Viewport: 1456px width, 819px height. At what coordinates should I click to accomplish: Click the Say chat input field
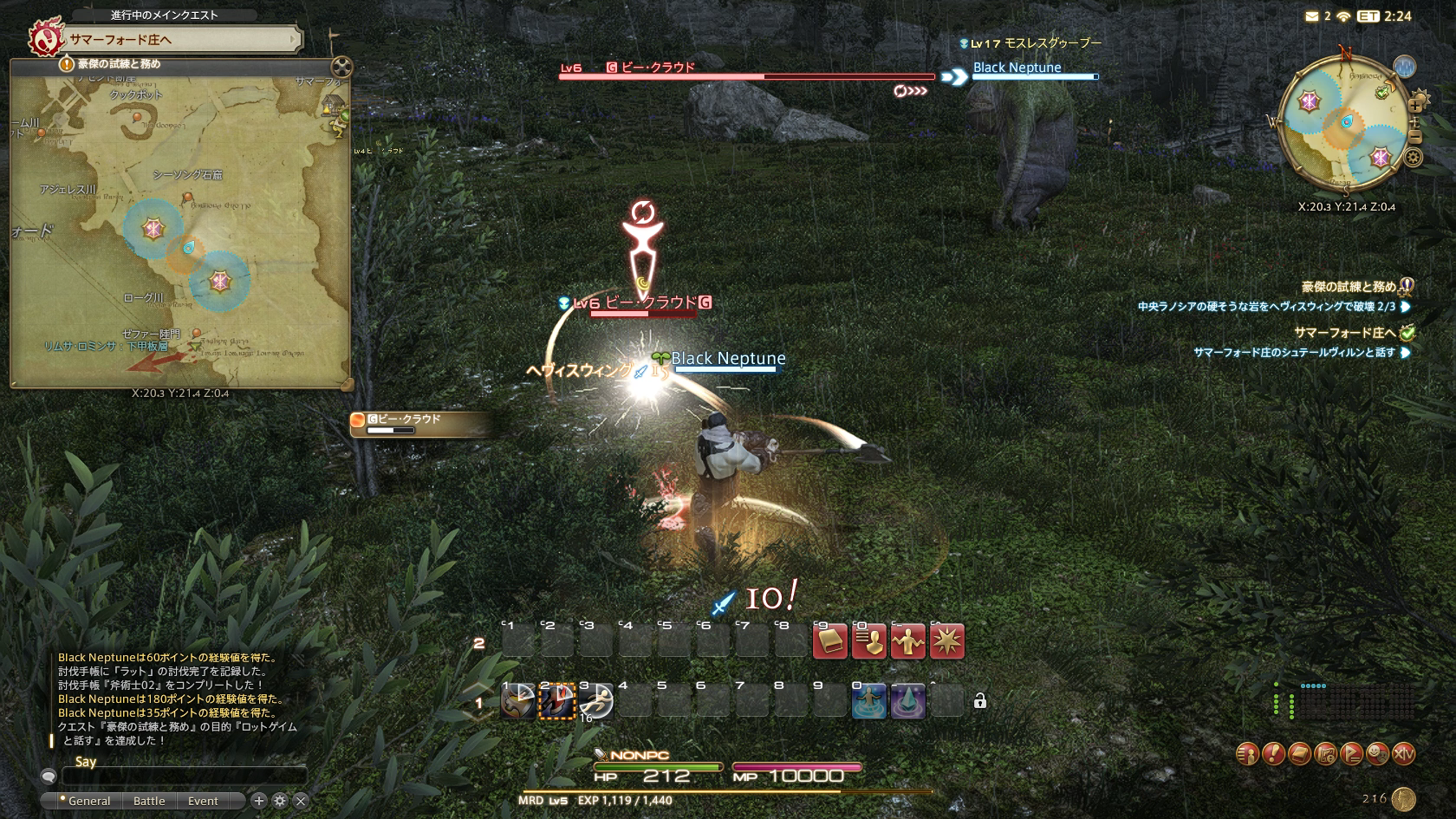[x=184, y=777]
